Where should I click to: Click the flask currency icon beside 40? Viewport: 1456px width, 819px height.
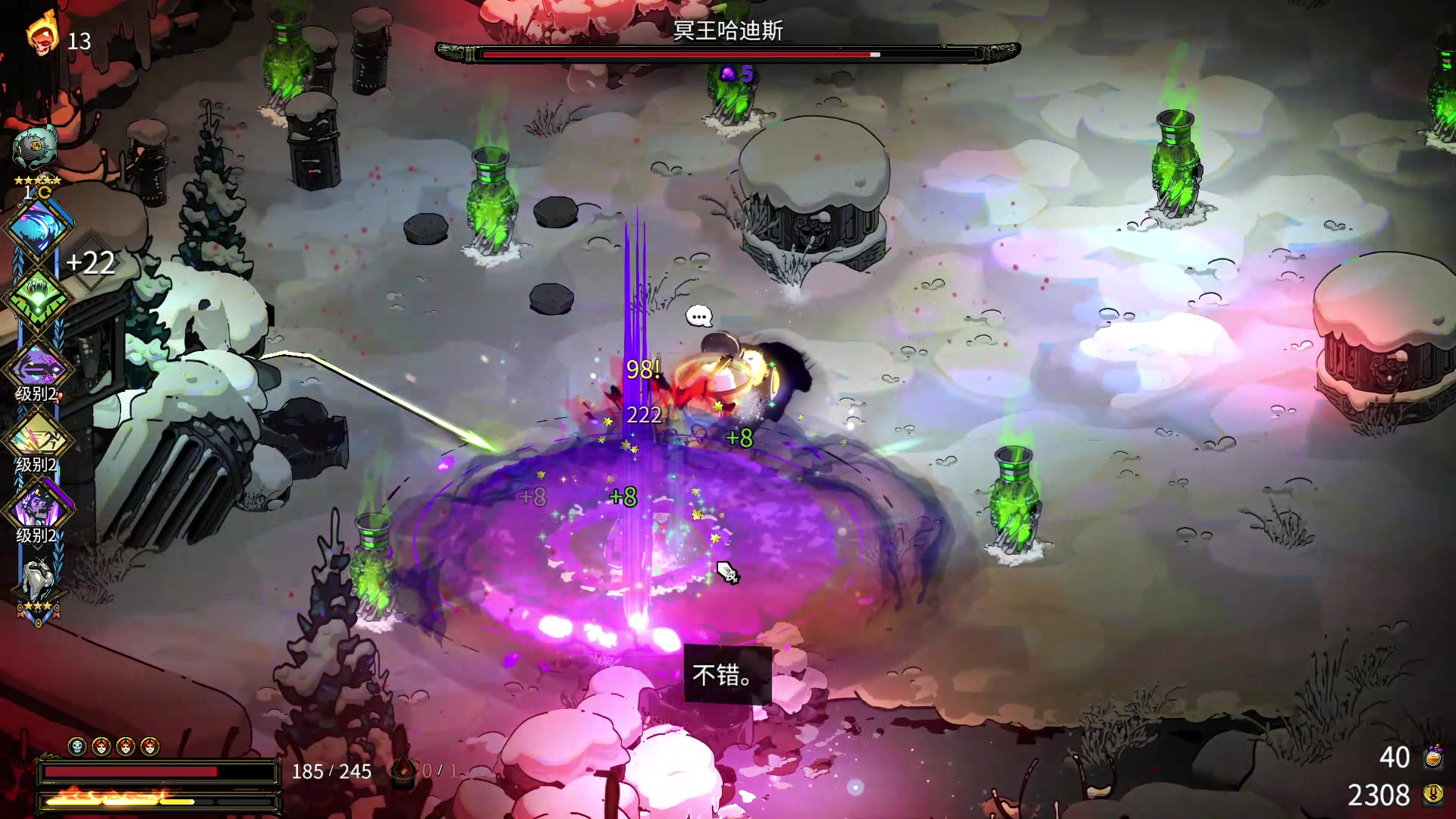coord(1432,757)
